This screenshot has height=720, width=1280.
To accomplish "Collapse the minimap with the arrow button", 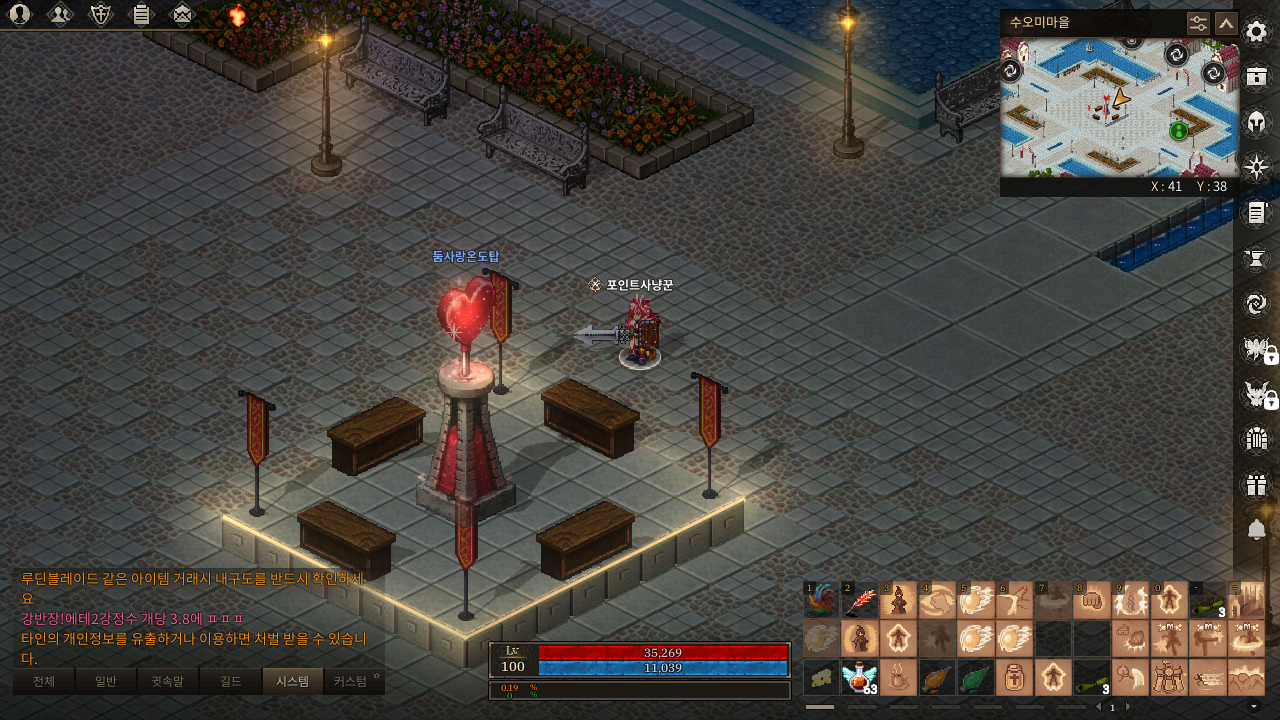I will (x=1226, y=23).
